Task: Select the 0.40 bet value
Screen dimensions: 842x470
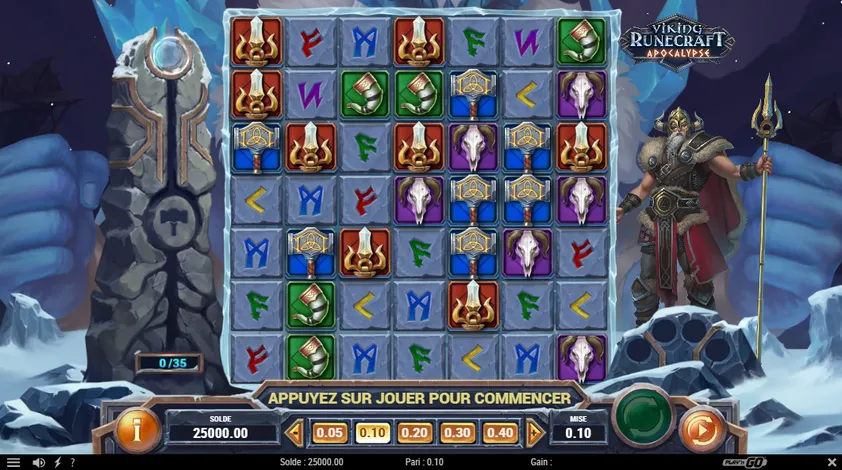Action: (501, 433)
